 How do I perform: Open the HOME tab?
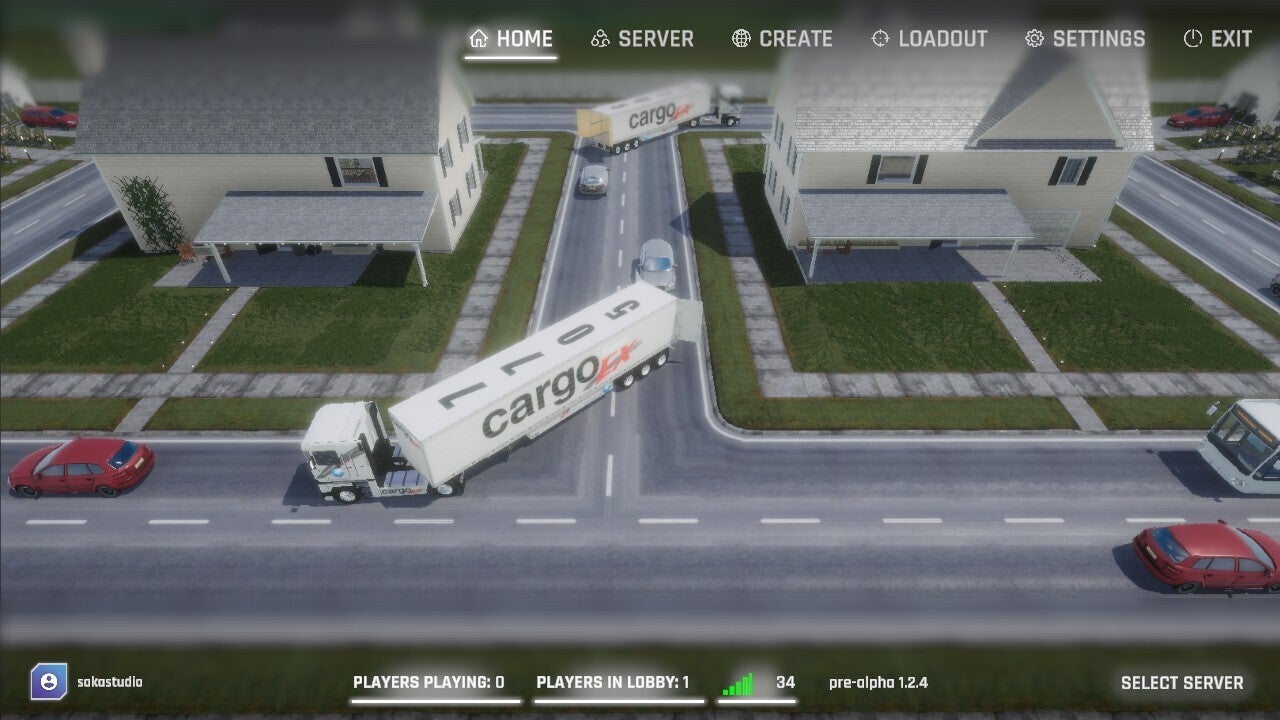tap(511, 39)
